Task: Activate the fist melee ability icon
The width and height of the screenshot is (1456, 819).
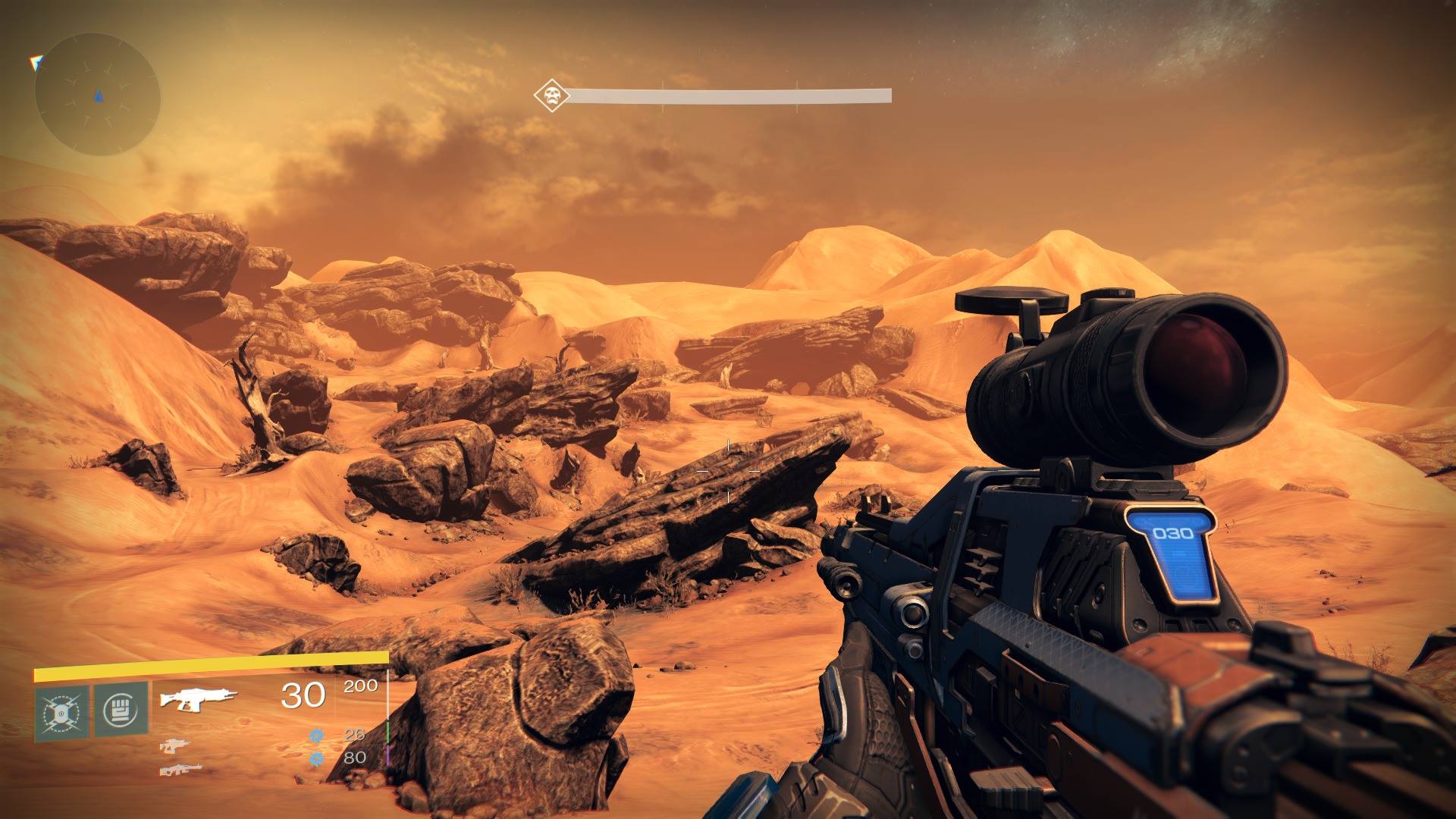Action: (121, 711)
